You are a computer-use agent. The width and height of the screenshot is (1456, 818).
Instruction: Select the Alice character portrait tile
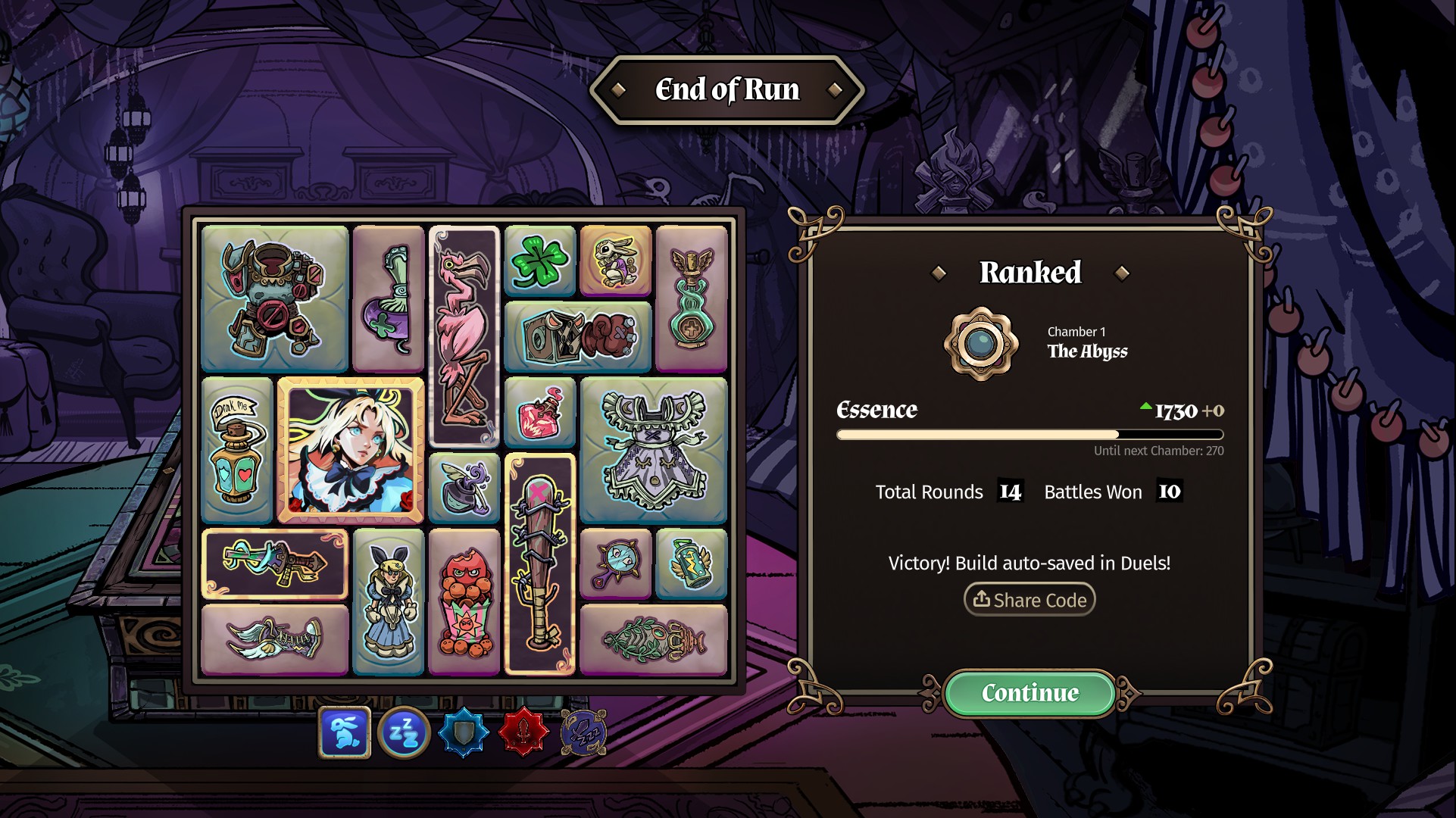(x=351, y=451)
